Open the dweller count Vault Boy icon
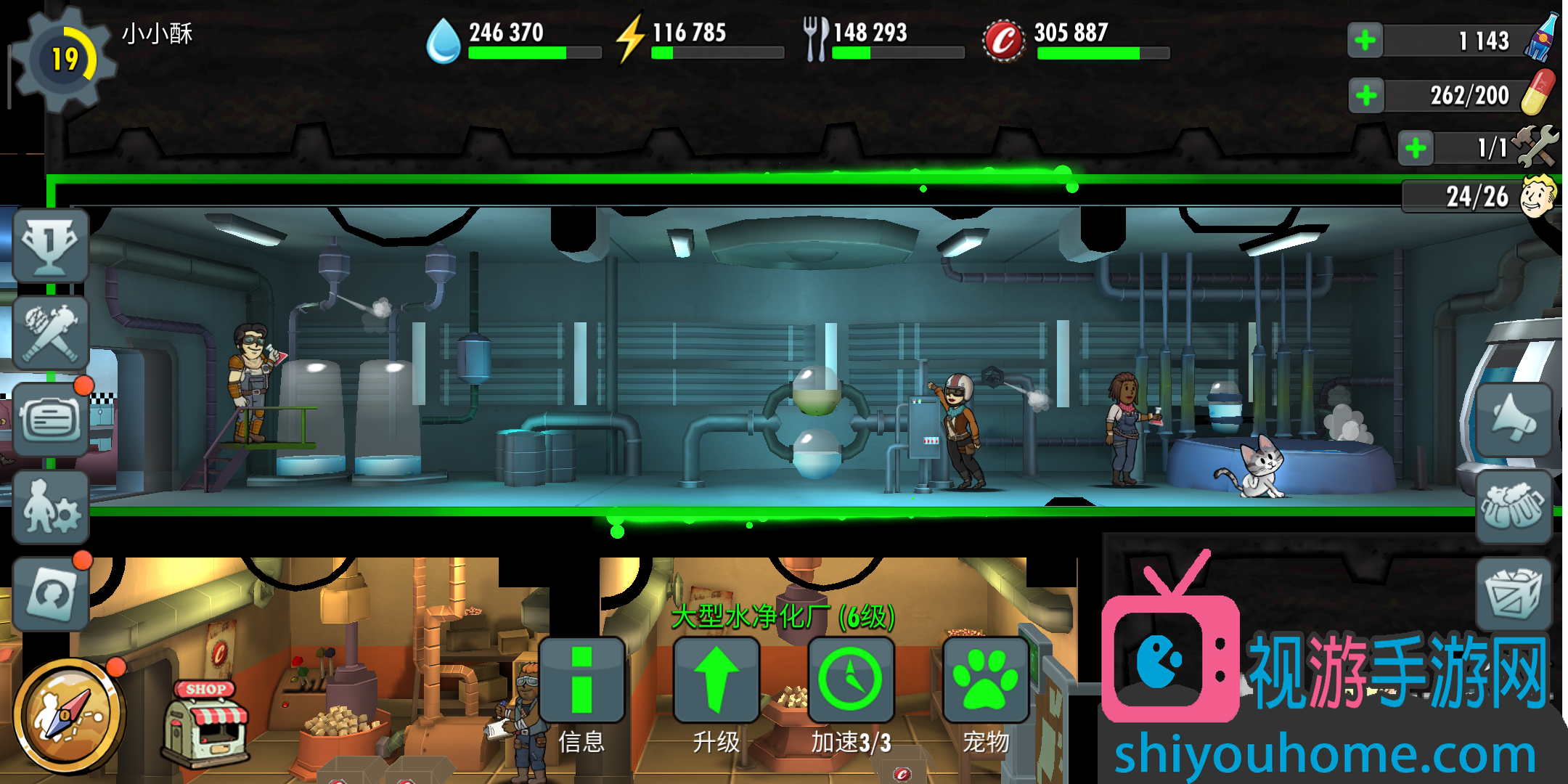The width and height of the screenshot is (1568, 784). click(1538, 196)
